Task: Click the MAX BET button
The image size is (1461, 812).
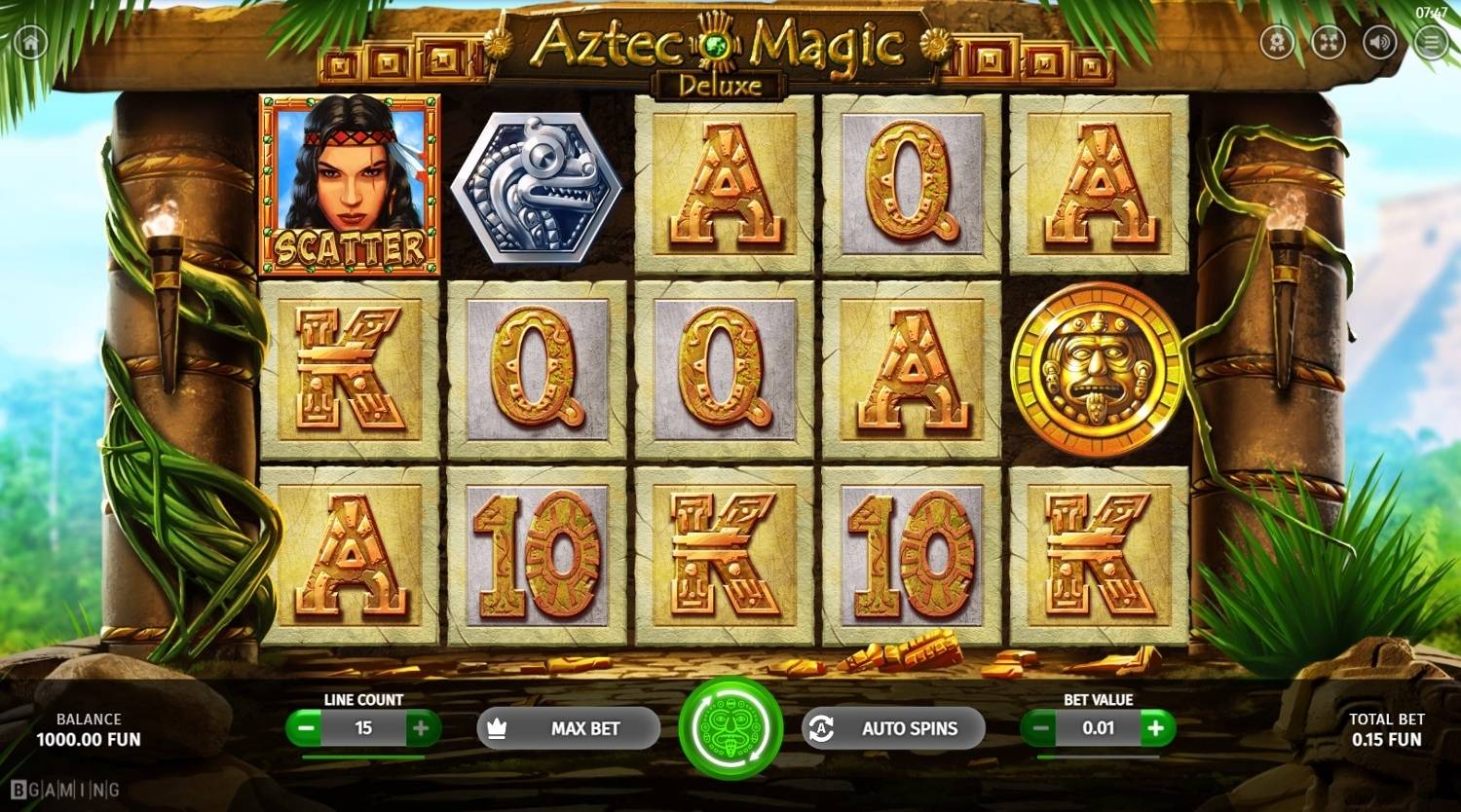Action: click(x=568, y=727)
